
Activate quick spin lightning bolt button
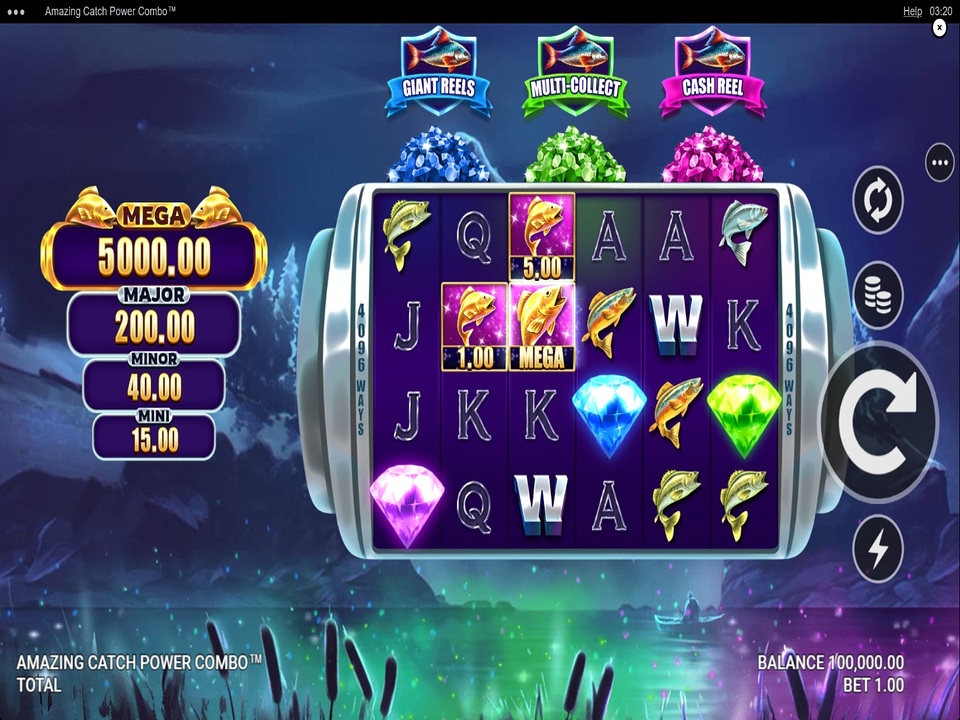point(877,549)
